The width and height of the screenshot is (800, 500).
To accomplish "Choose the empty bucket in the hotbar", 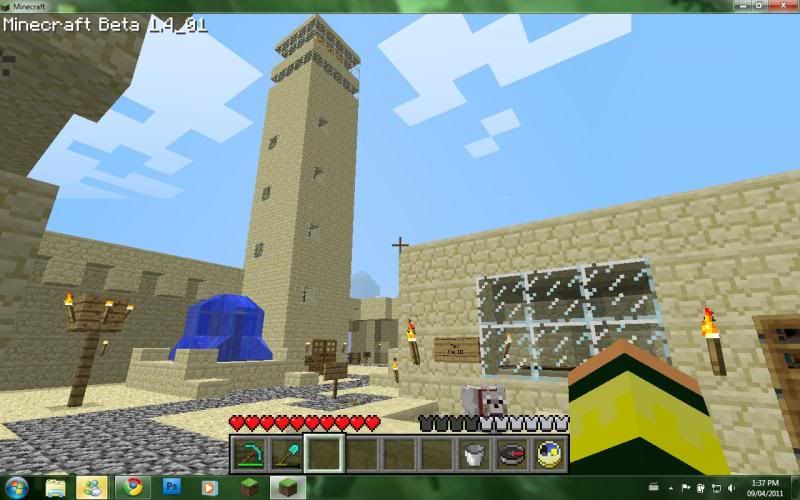I will pos(474,453).
